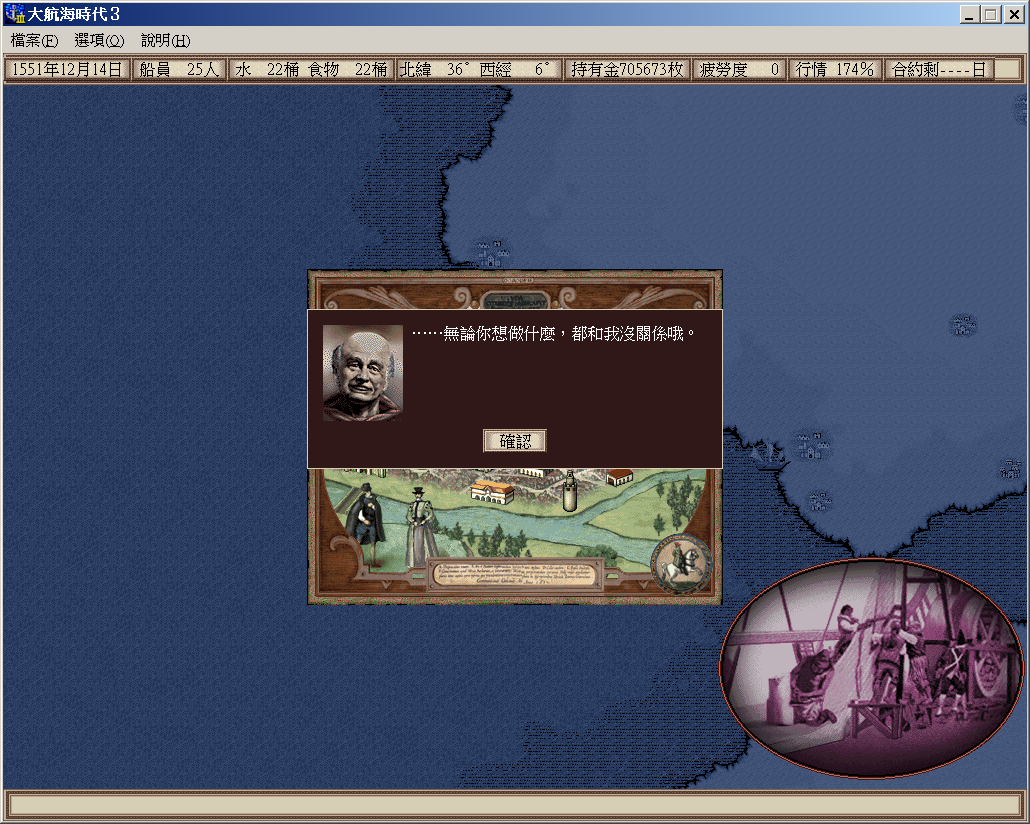Open the 檔案(F) file menu
The height and width of the screenshot is (824, 1030).
click(35, 41)
